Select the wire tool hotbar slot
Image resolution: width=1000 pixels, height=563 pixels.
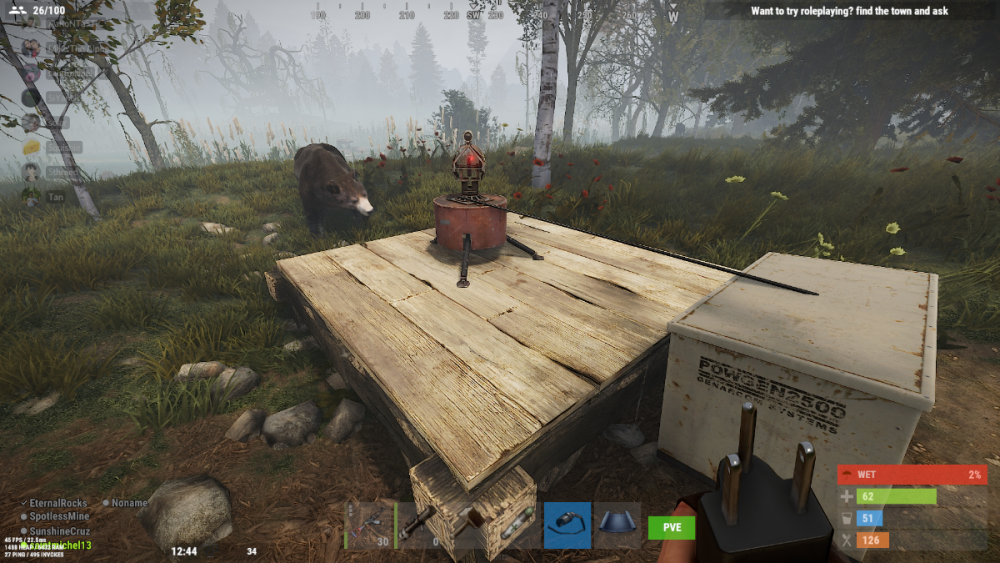pos(567,525)
